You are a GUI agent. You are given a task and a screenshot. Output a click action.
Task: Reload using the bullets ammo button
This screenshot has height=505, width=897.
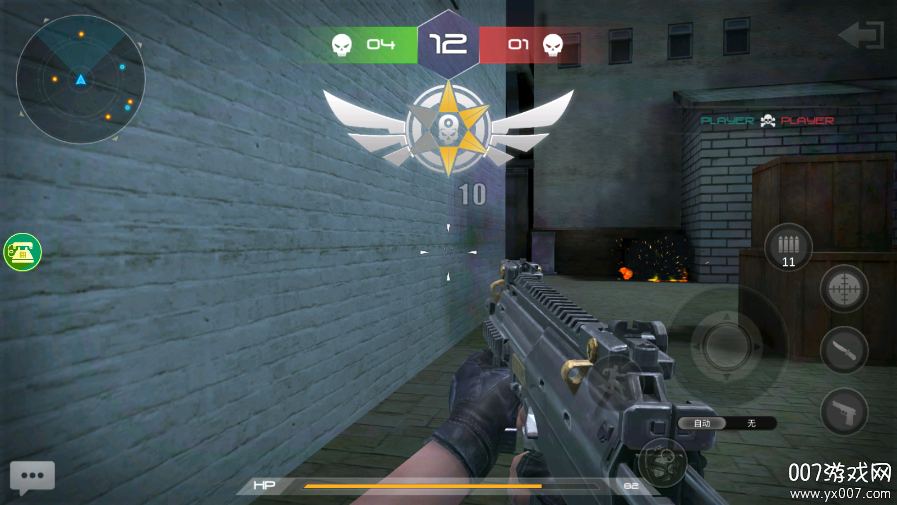click(788, 246)
